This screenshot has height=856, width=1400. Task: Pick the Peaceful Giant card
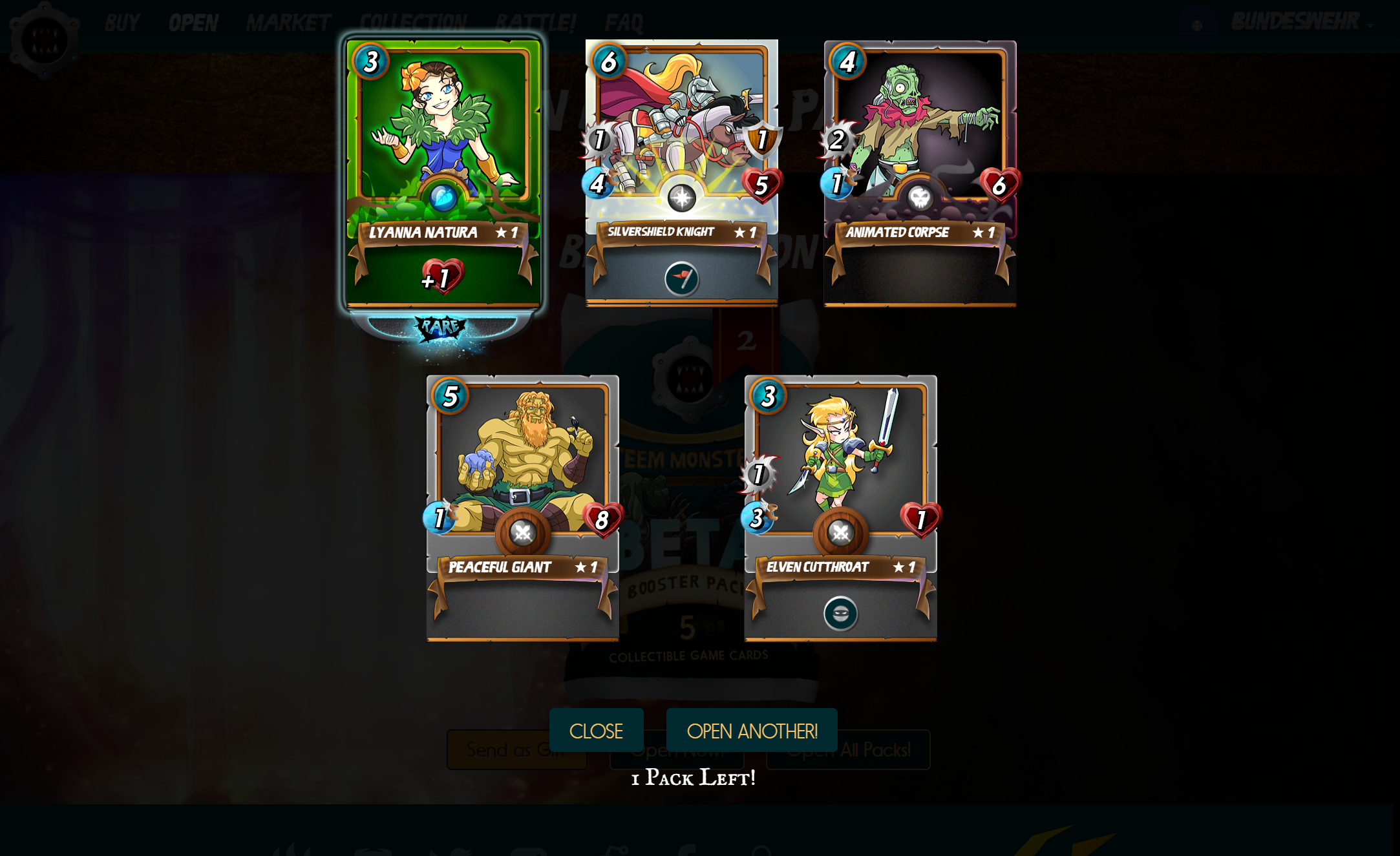[522, 507]
